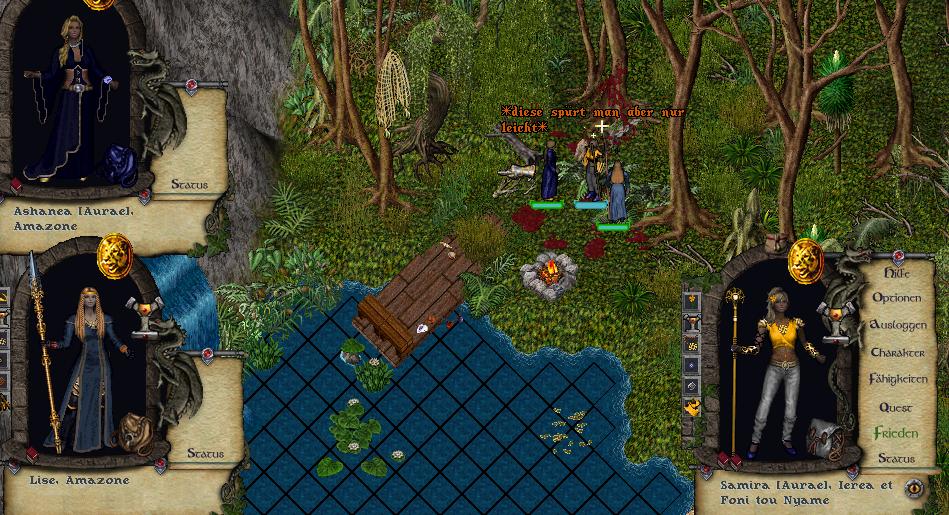This screenshot has width=949, height=515.
Task: Open Status on Ashanea's paperdoll
Action: (x=189, y=184)
